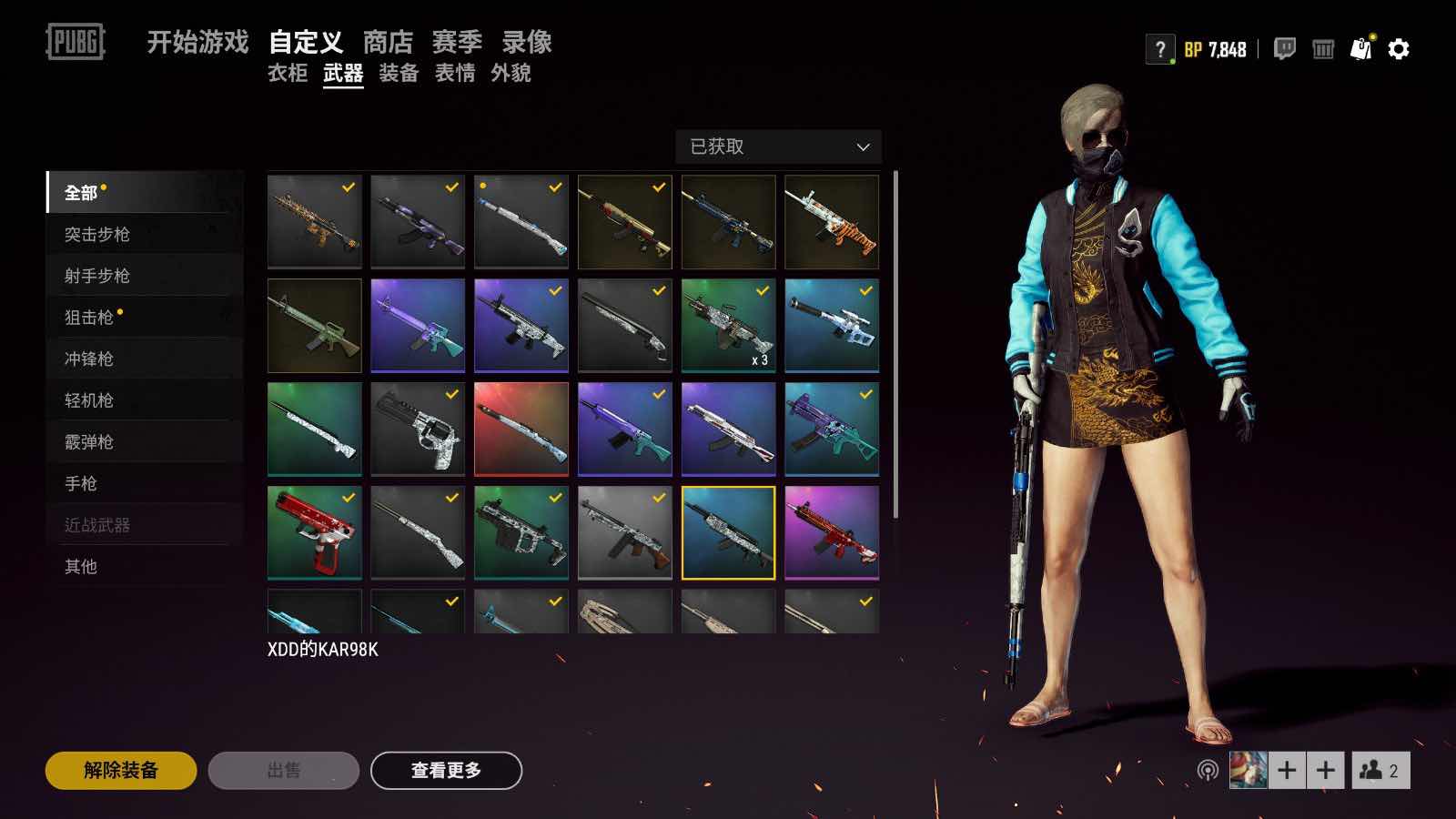Switch to the 商店 menu
This screenshot has width=1456, height=819.
[389, 42]
